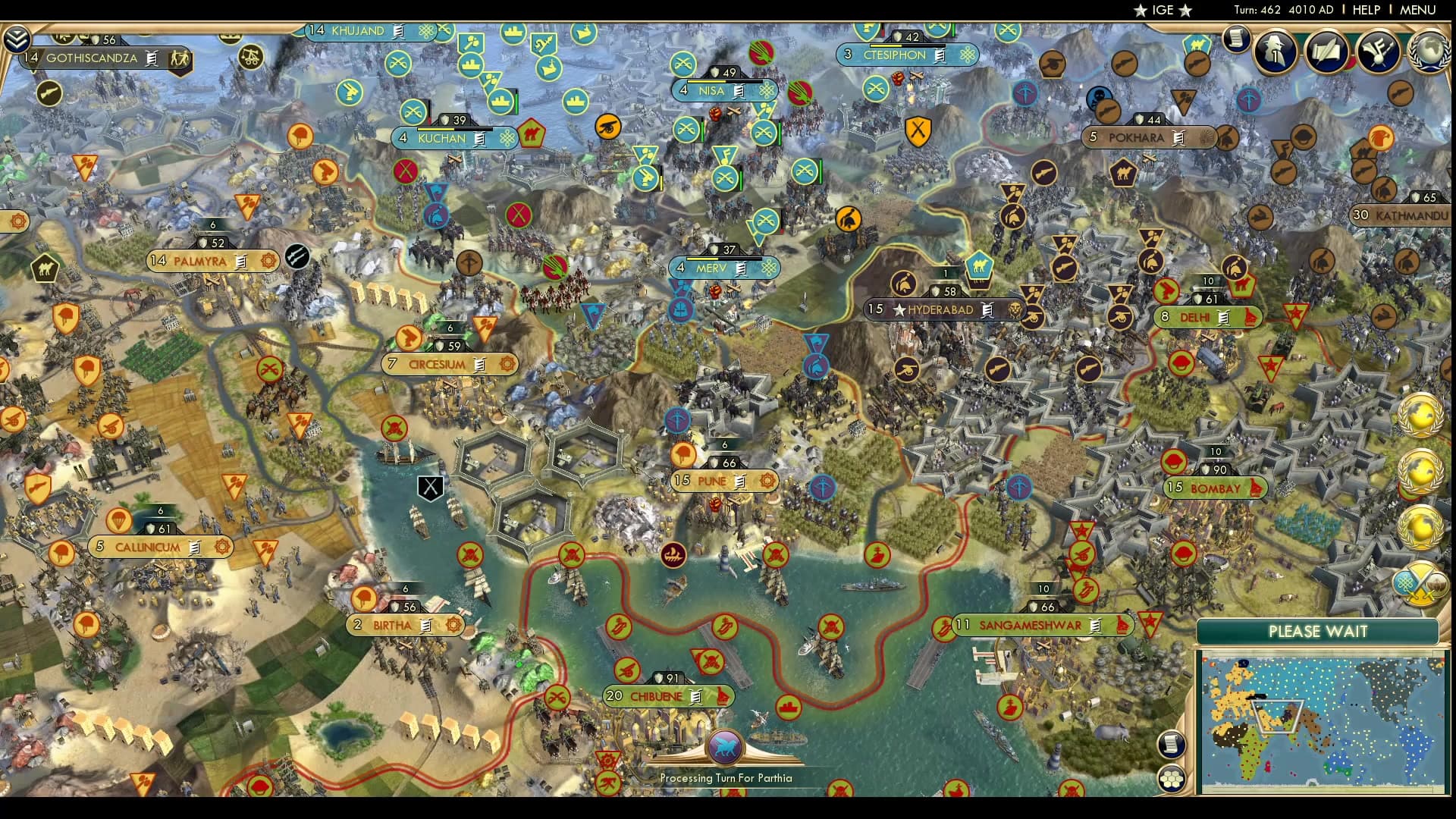Click the growth icon on the Gothiscandza banner

[x=180, y=58]
